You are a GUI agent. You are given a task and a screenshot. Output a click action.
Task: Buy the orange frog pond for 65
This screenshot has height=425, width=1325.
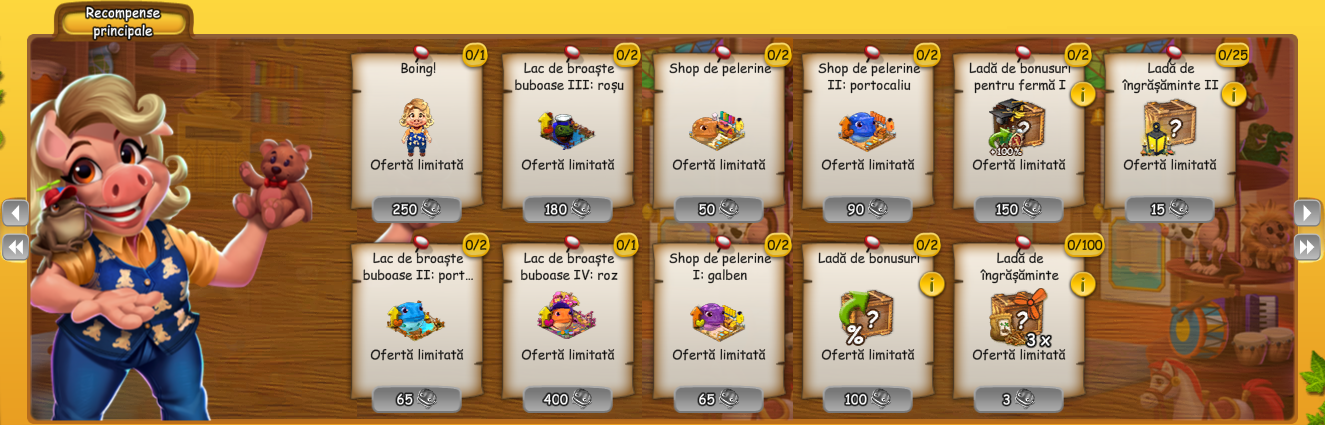tap(416, 399)
